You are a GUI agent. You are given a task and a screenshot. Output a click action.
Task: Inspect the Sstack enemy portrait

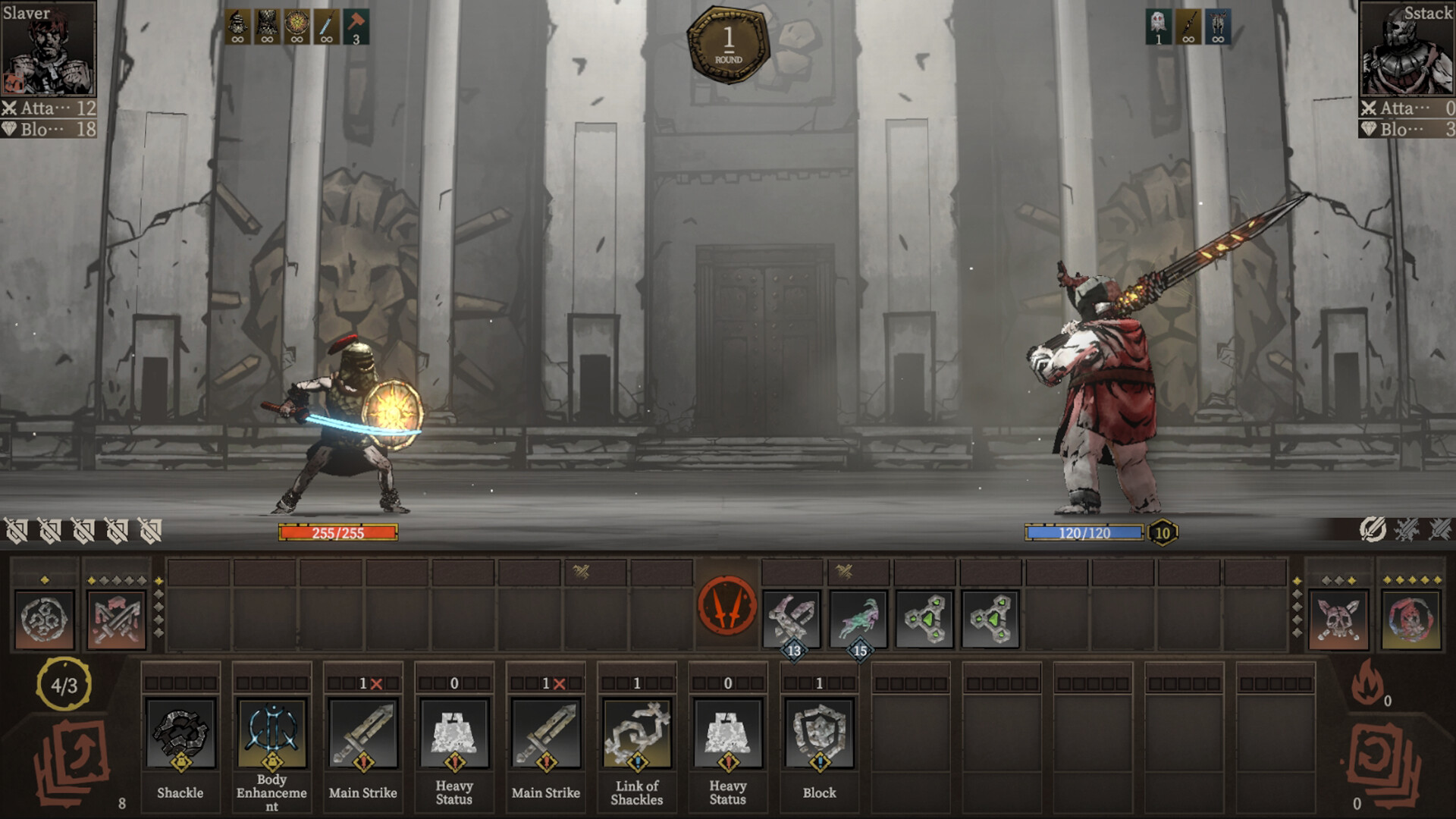pyautogui.click(x=1407, y=49)
